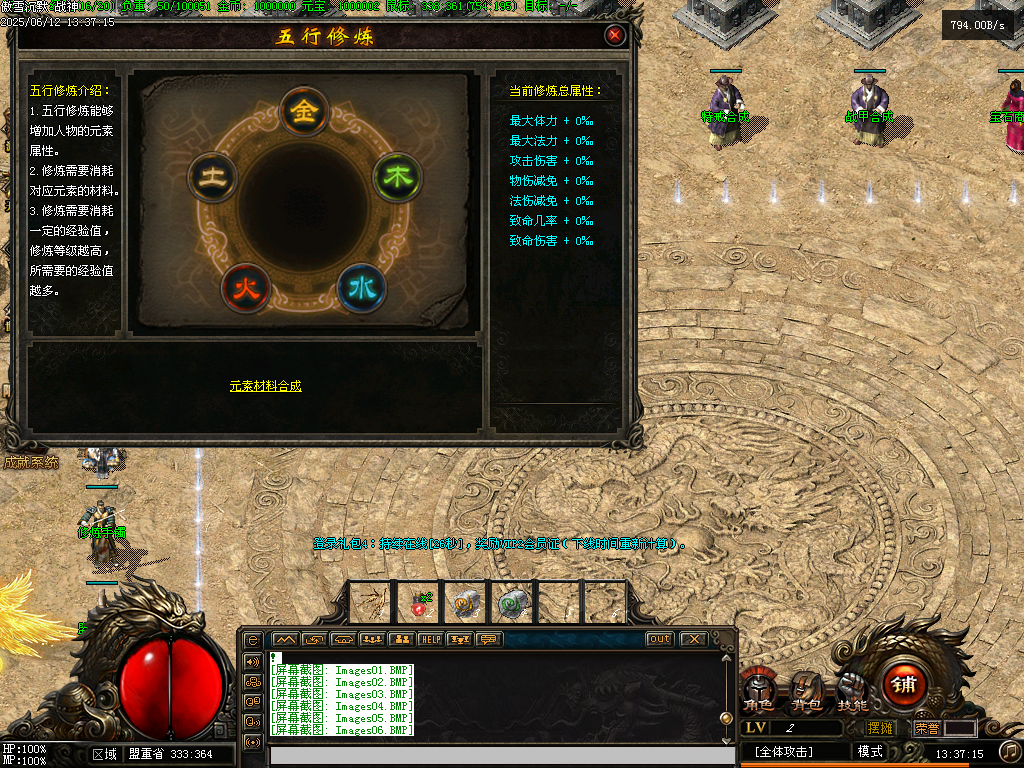Screen dimensions: 1024x768
Task: Choose the 木 (wood) element orb
Action: click(397, 178)
